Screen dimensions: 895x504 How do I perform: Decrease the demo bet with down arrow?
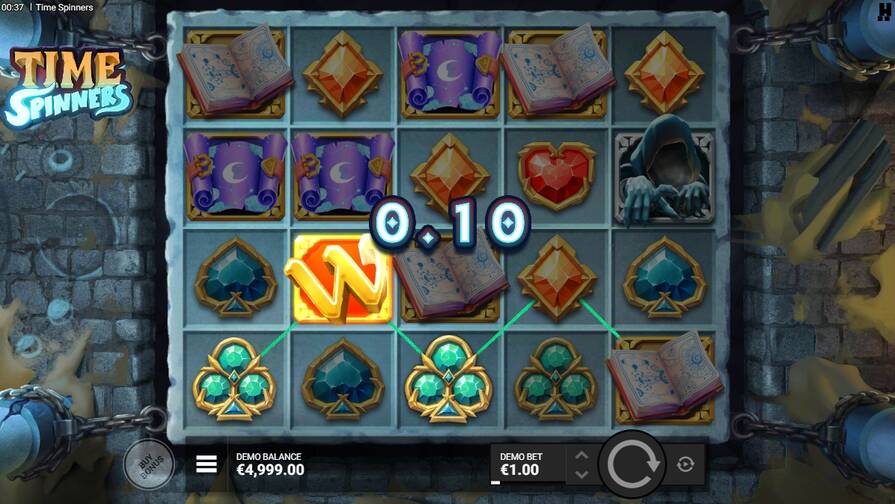pyautogui.click(x=579, y=473)
